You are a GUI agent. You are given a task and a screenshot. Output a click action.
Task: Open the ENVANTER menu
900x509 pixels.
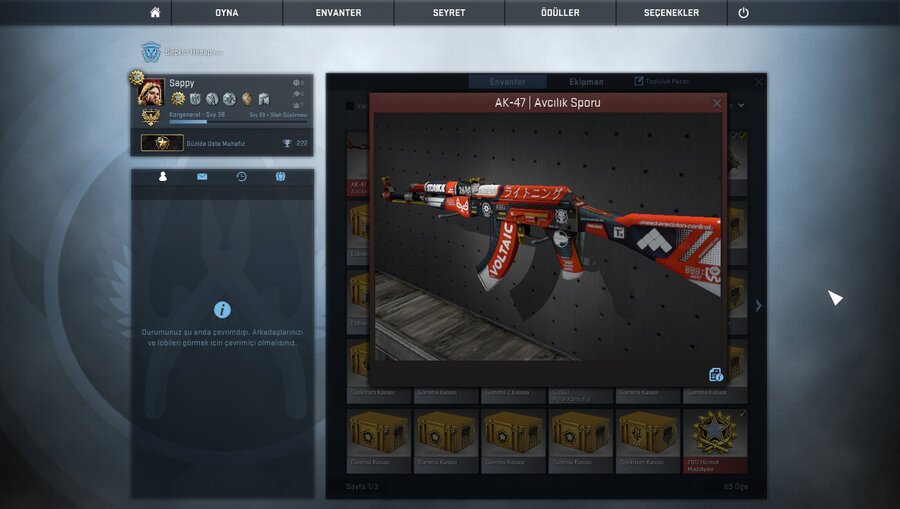(x=338, y=13)
